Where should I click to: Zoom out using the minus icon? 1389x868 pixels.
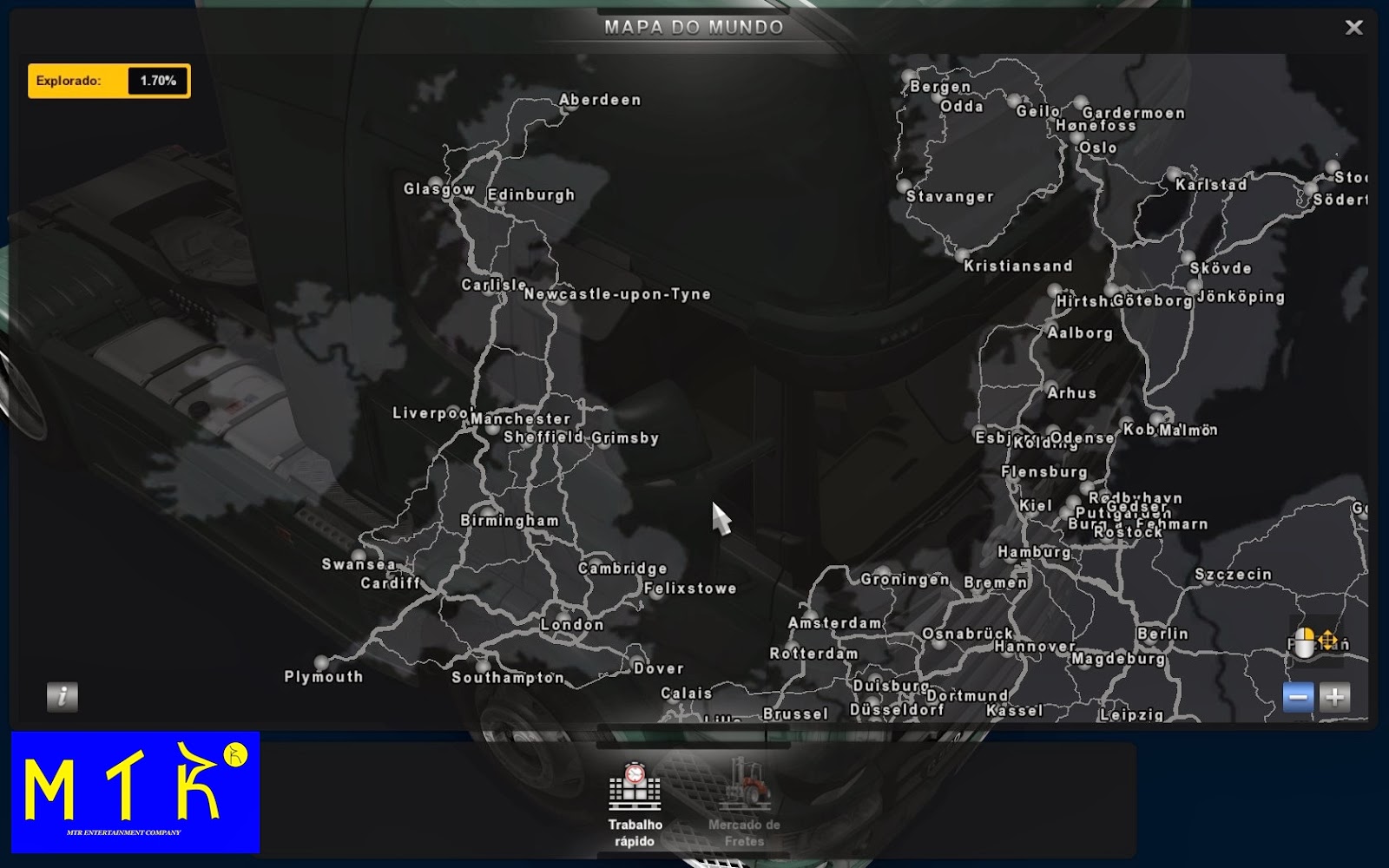coord(1297,696)
